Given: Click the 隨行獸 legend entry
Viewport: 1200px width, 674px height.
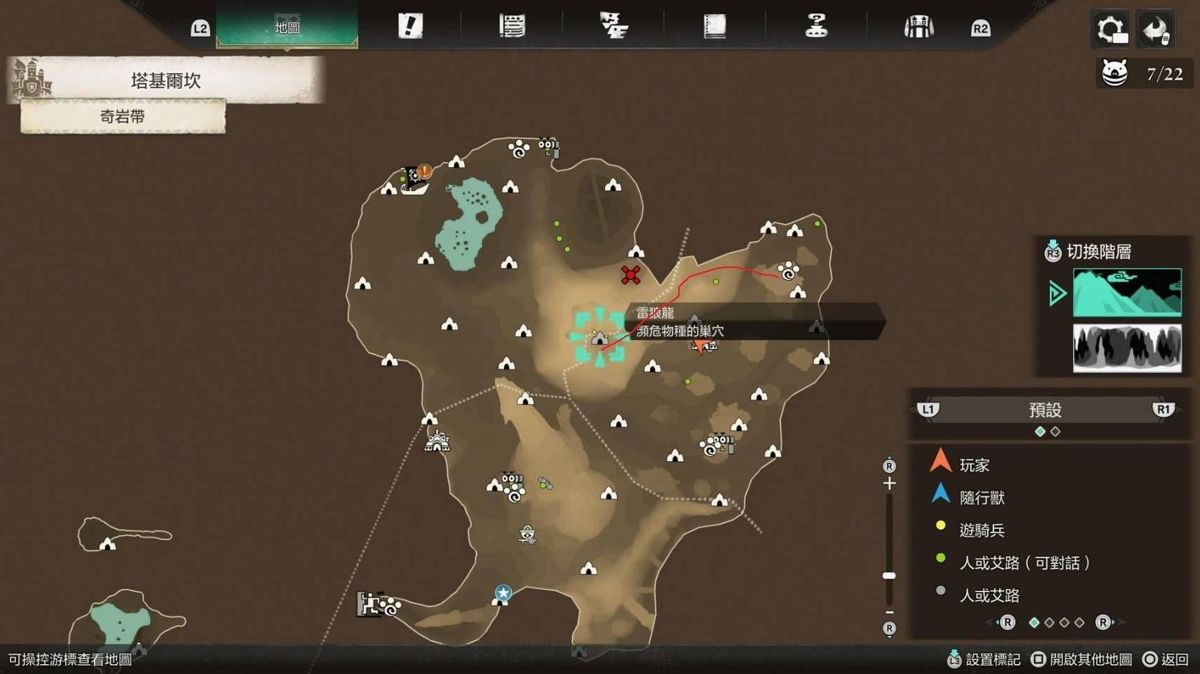Looking at the screenshot, I should (981, 497).
